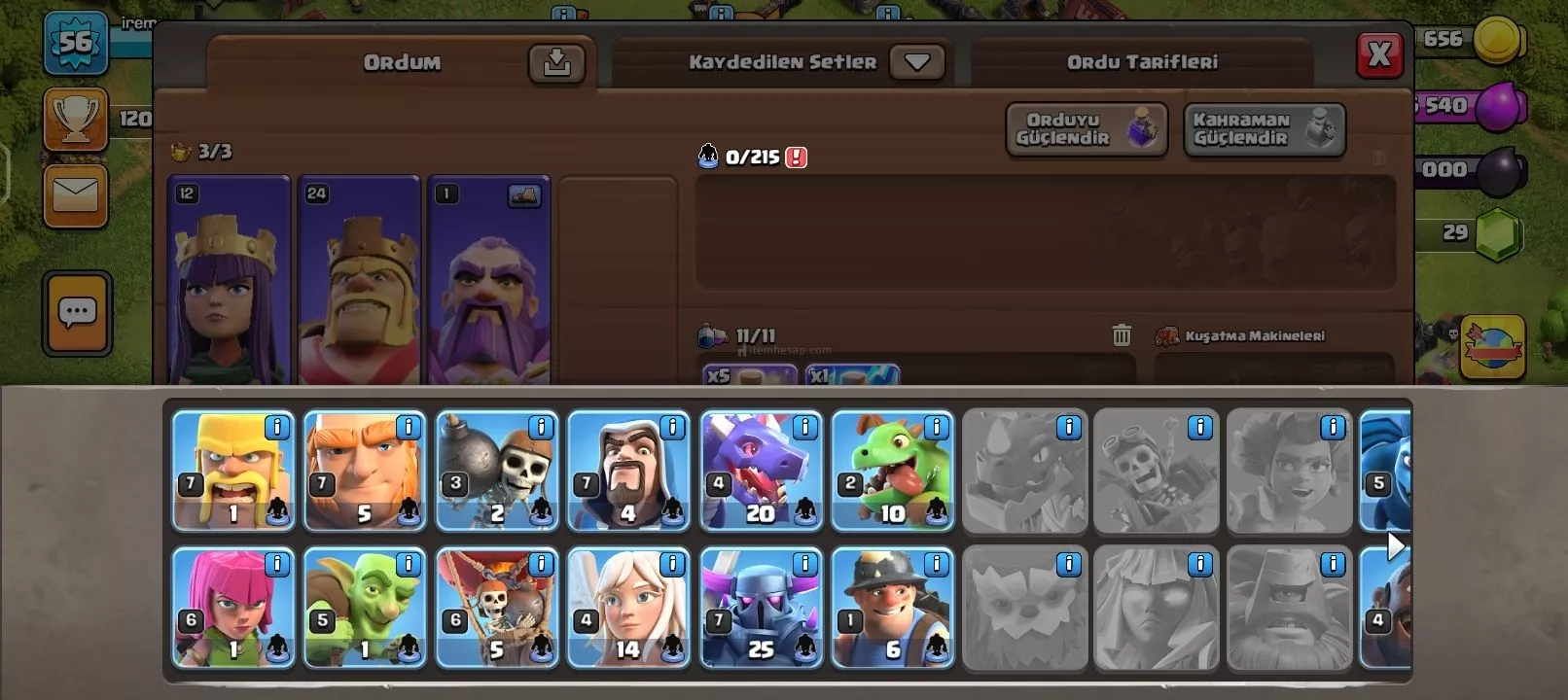Screen dimensions: 1568x700
Task: Choose the Wall Breaker troop card
Action: (x=496, y=472)
